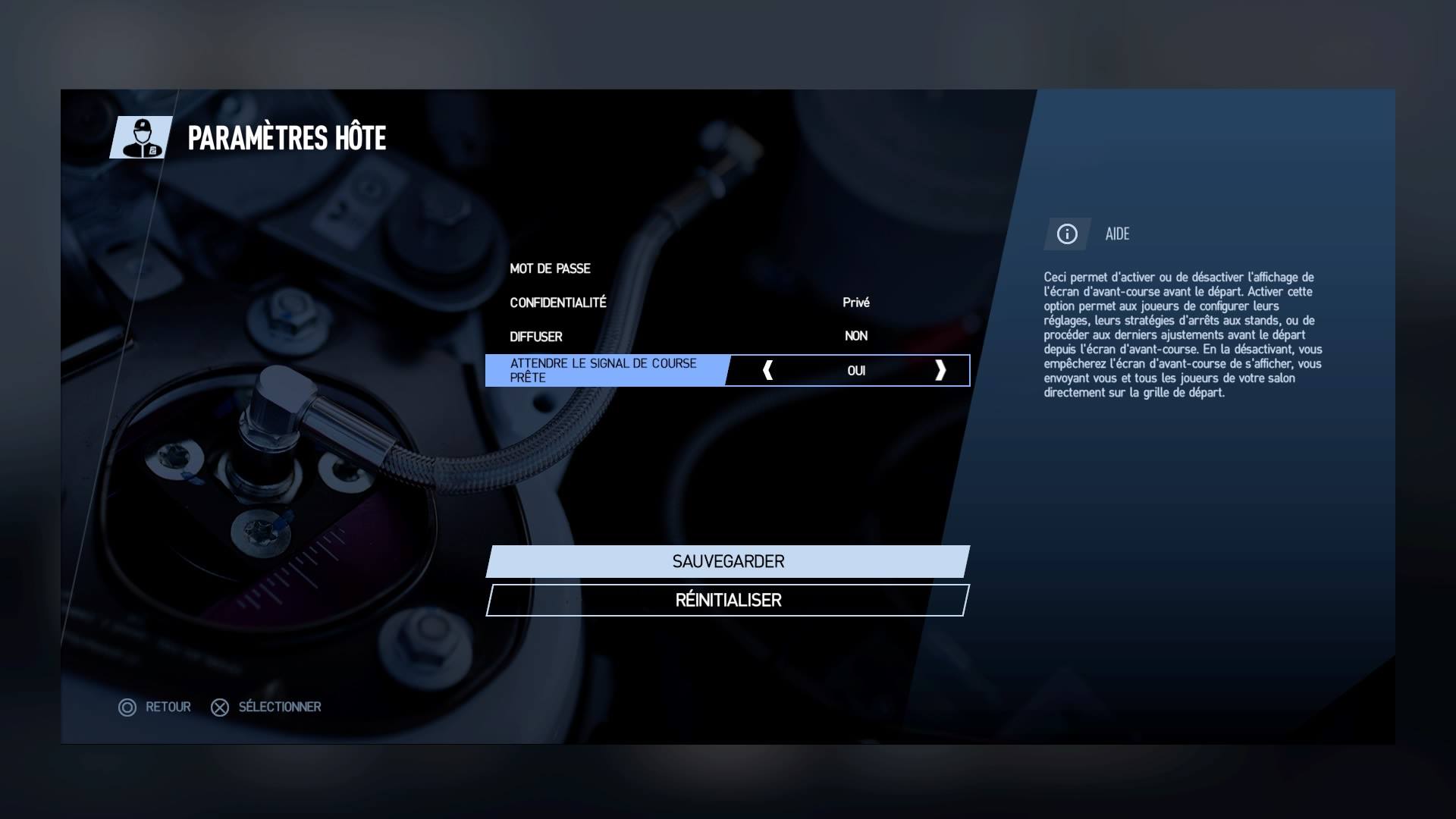Select the Attendre le signal de course prête row

point(605,371)
